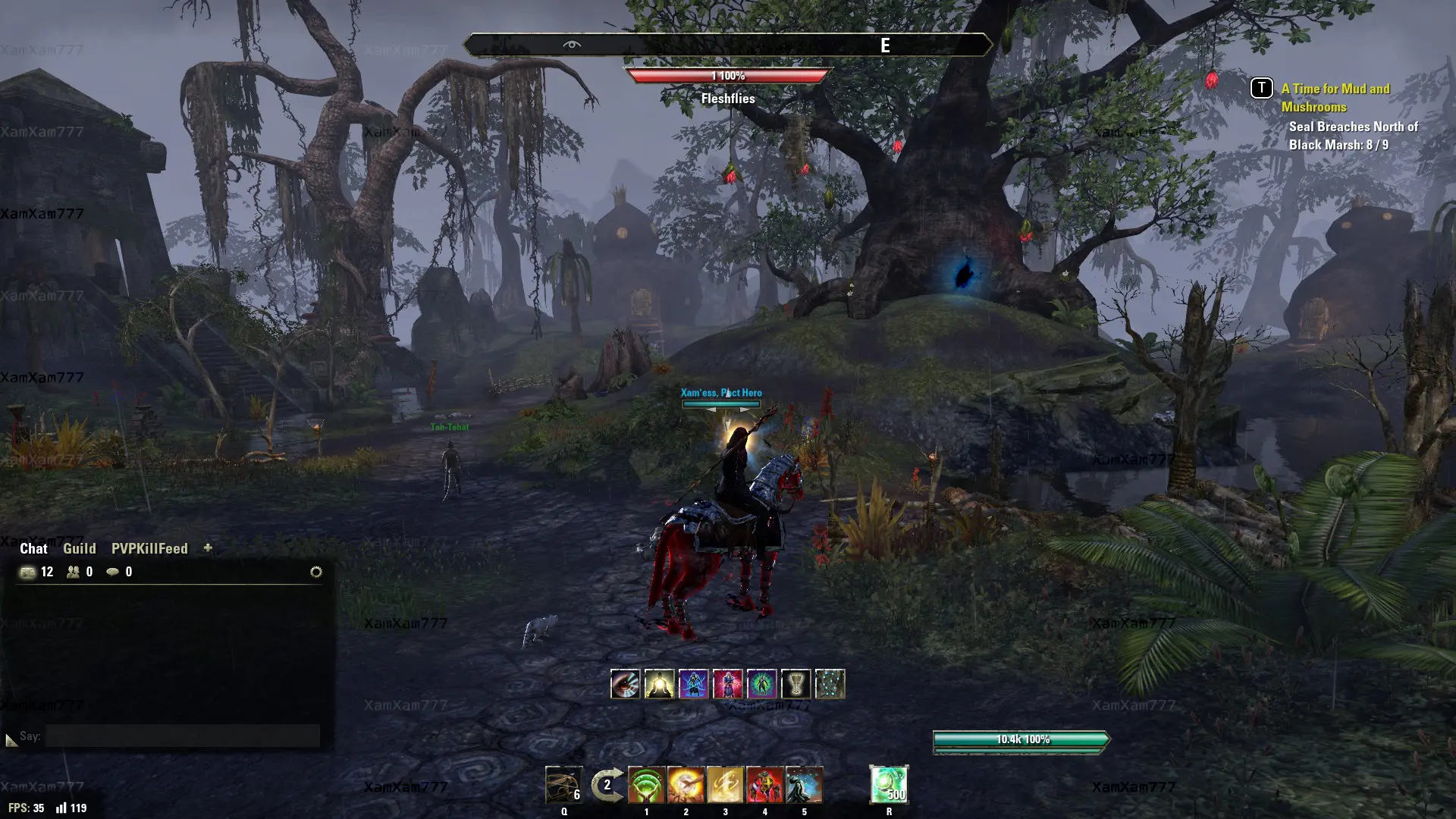Switch to the Guild chat tab
The height and width of the screenshot is (819, 1456).
click(79, 548)
